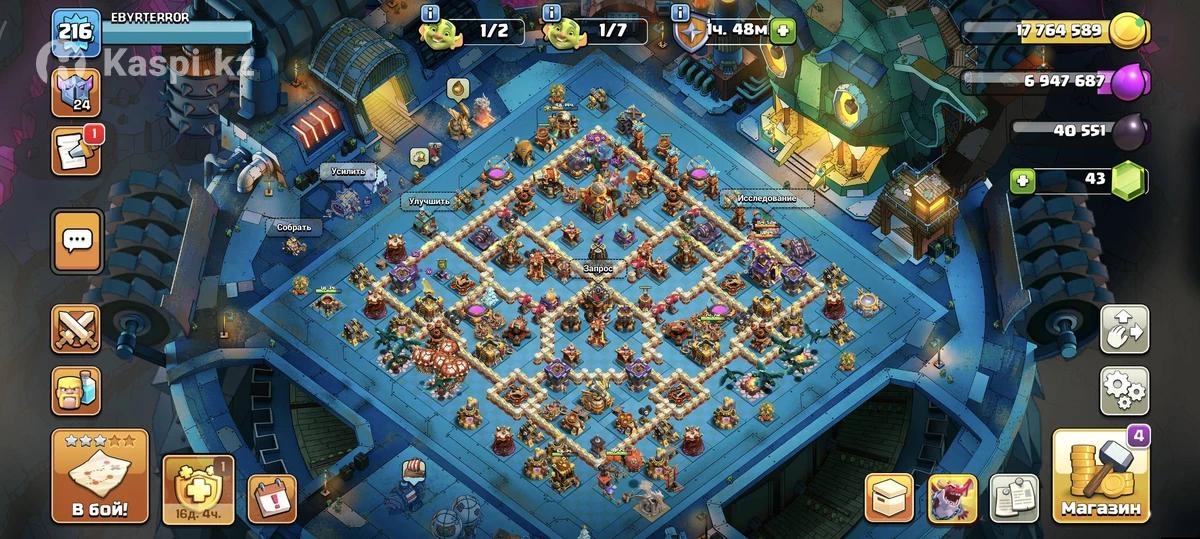This screenshot has height=539, width=1200.
Task: Open the barbarian and potion army menu
Action: point(77,390)
